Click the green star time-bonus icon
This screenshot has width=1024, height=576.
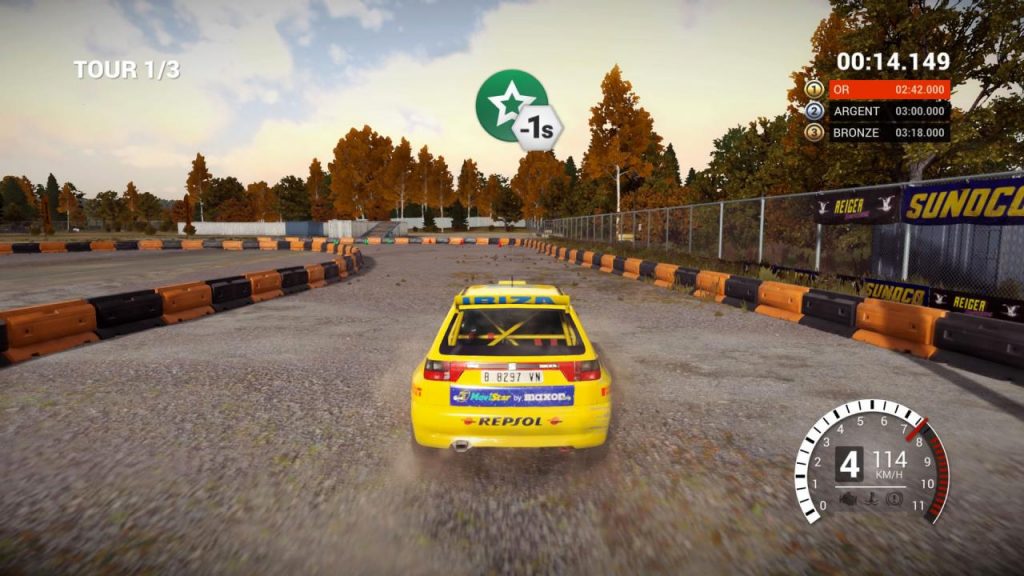(505, 105)
